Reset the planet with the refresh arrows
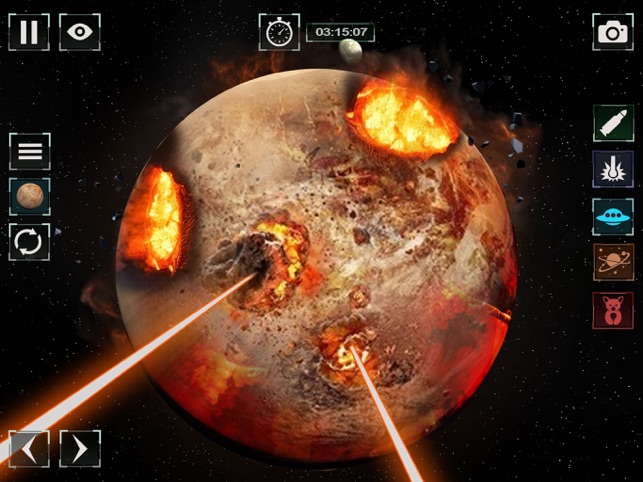Image resolution: width=643 pixels, height=482 pixels. tap(30, 241)
